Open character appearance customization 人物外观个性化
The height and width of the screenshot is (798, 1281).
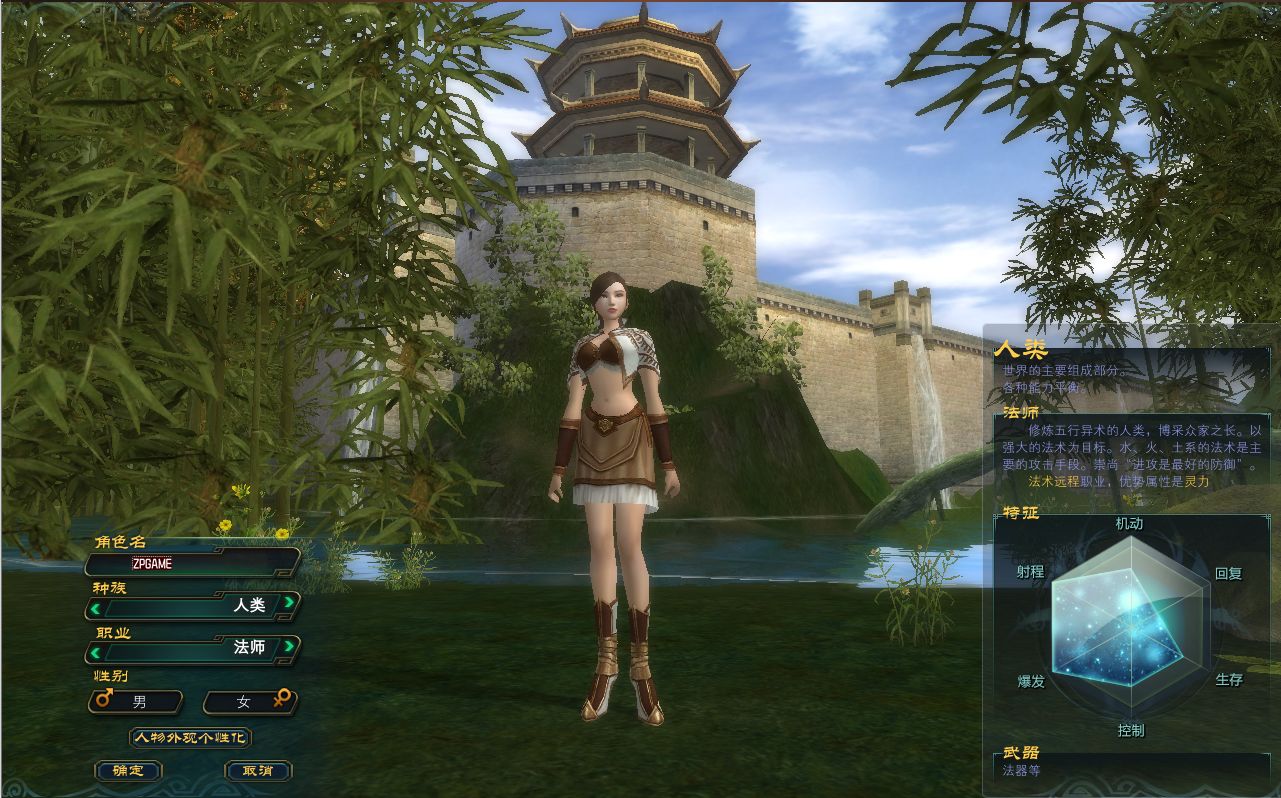(190, 738)
